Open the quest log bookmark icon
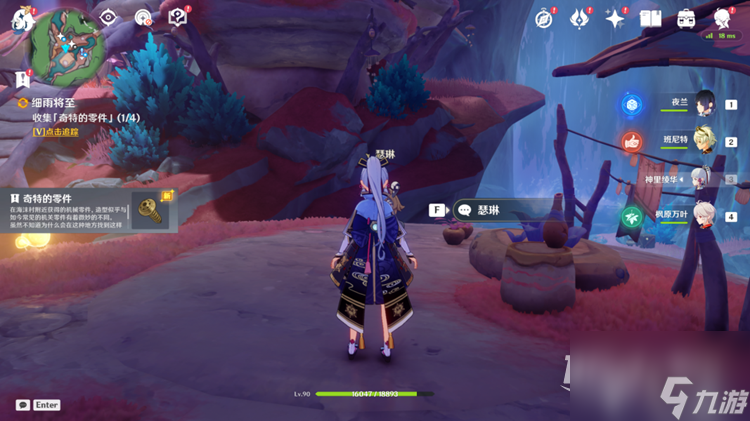The width and height of the screenshot is (750, 421). 21,78
